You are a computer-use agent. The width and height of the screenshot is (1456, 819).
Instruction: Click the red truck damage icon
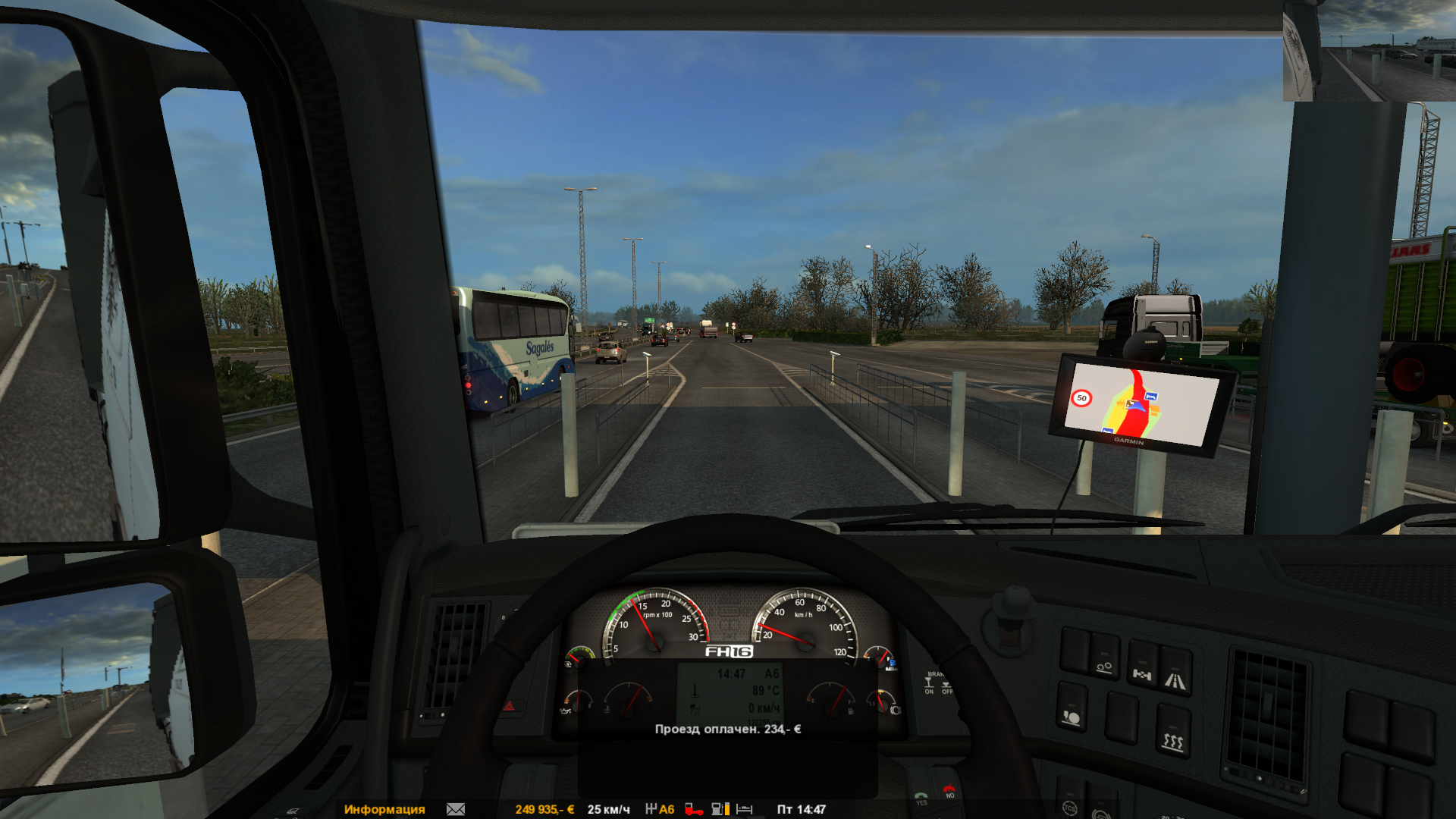[693, 809]
